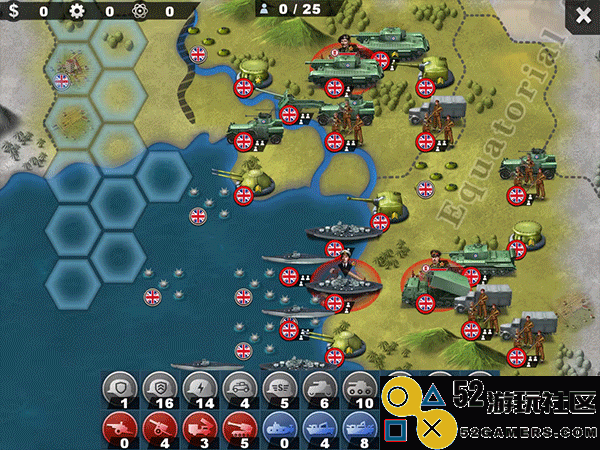The width and height of the screenshot is (600, 450).
Task: Select the grey light tank unit
Action: (318, 388)
